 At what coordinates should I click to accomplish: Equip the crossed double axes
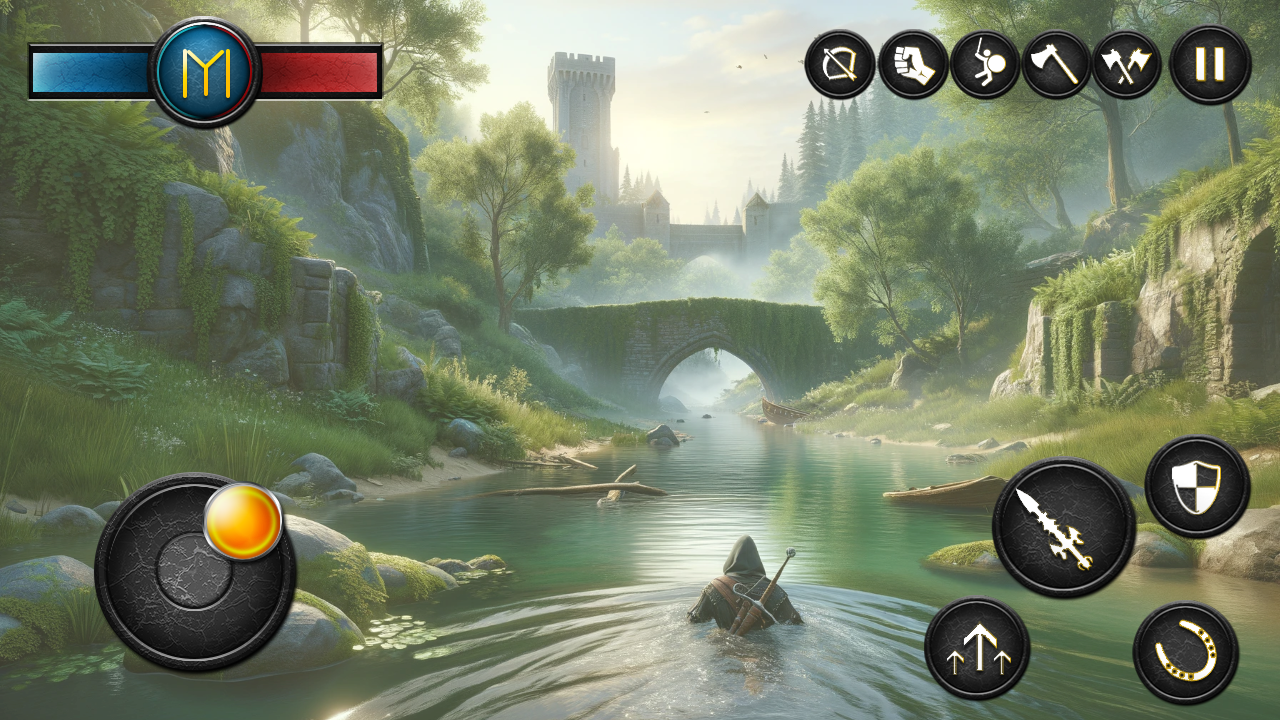tap(1127, 65)
